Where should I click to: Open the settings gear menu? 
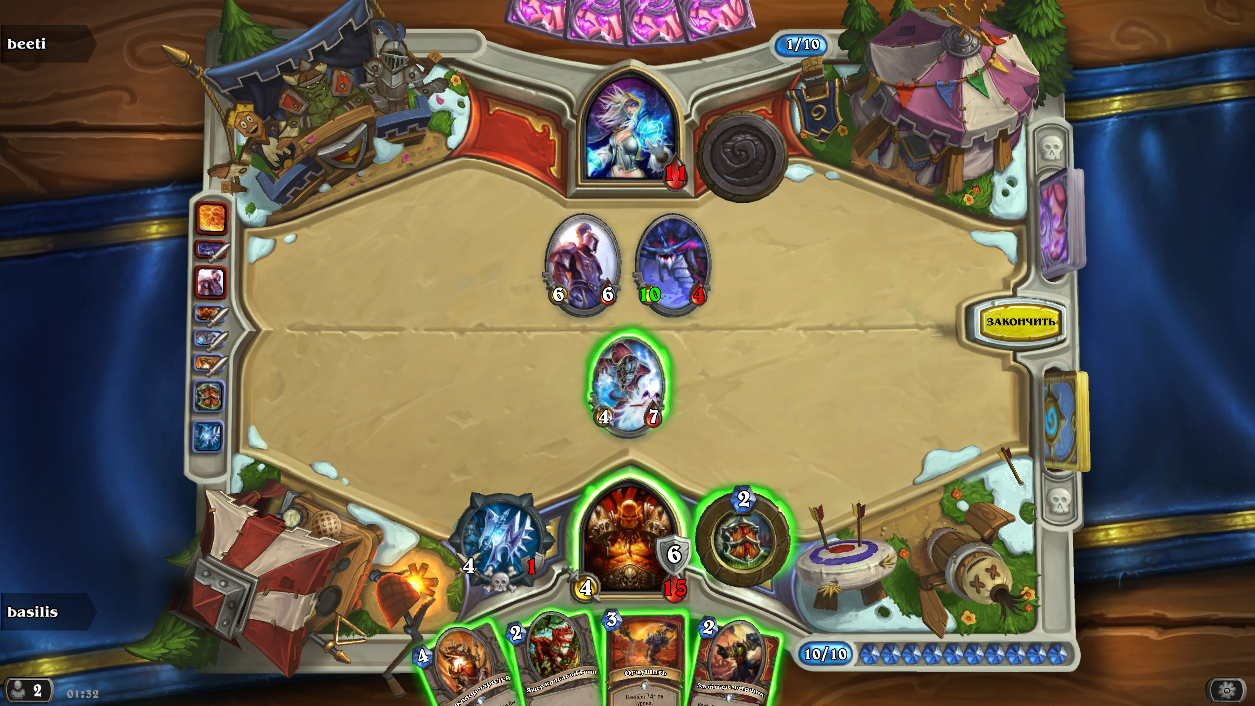(1226, 690)
